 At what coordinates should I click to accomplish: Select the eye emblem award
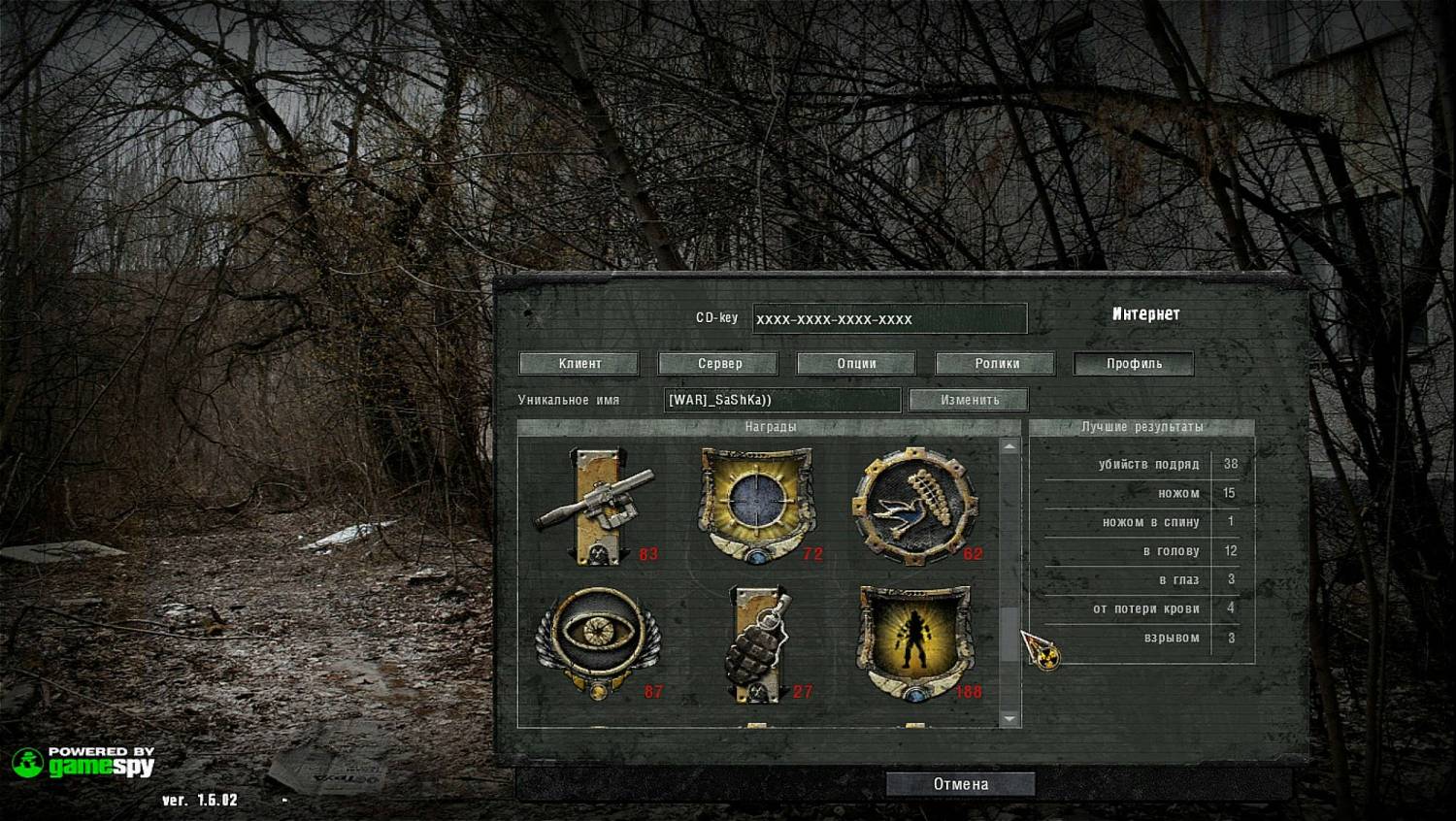[x=596, y=640]
